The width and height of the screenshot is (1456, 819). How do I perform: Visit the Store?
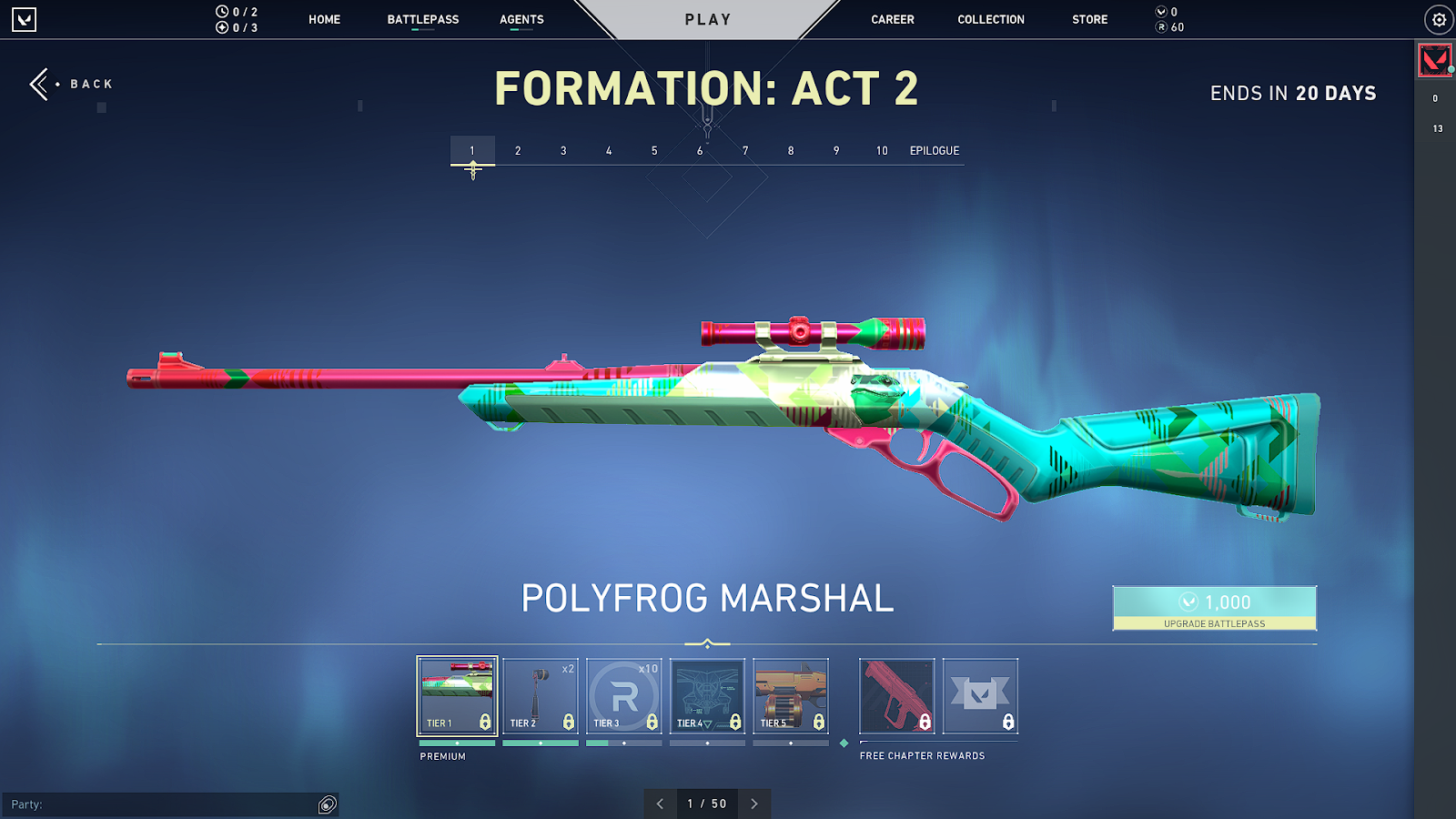[x=1089, y=19]
